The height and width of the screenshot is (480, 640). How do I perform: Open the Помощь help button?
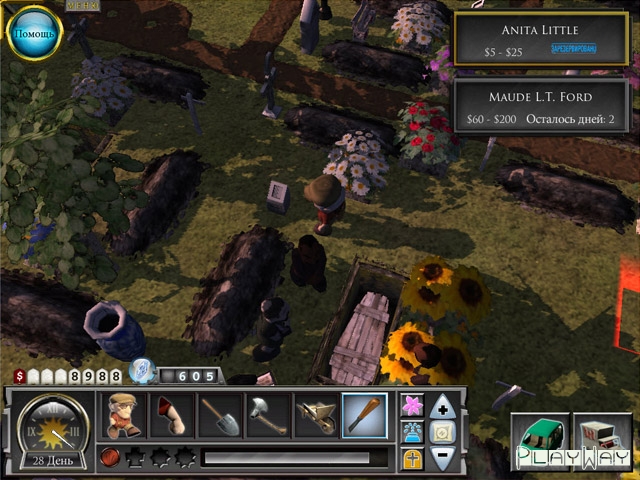36,34
